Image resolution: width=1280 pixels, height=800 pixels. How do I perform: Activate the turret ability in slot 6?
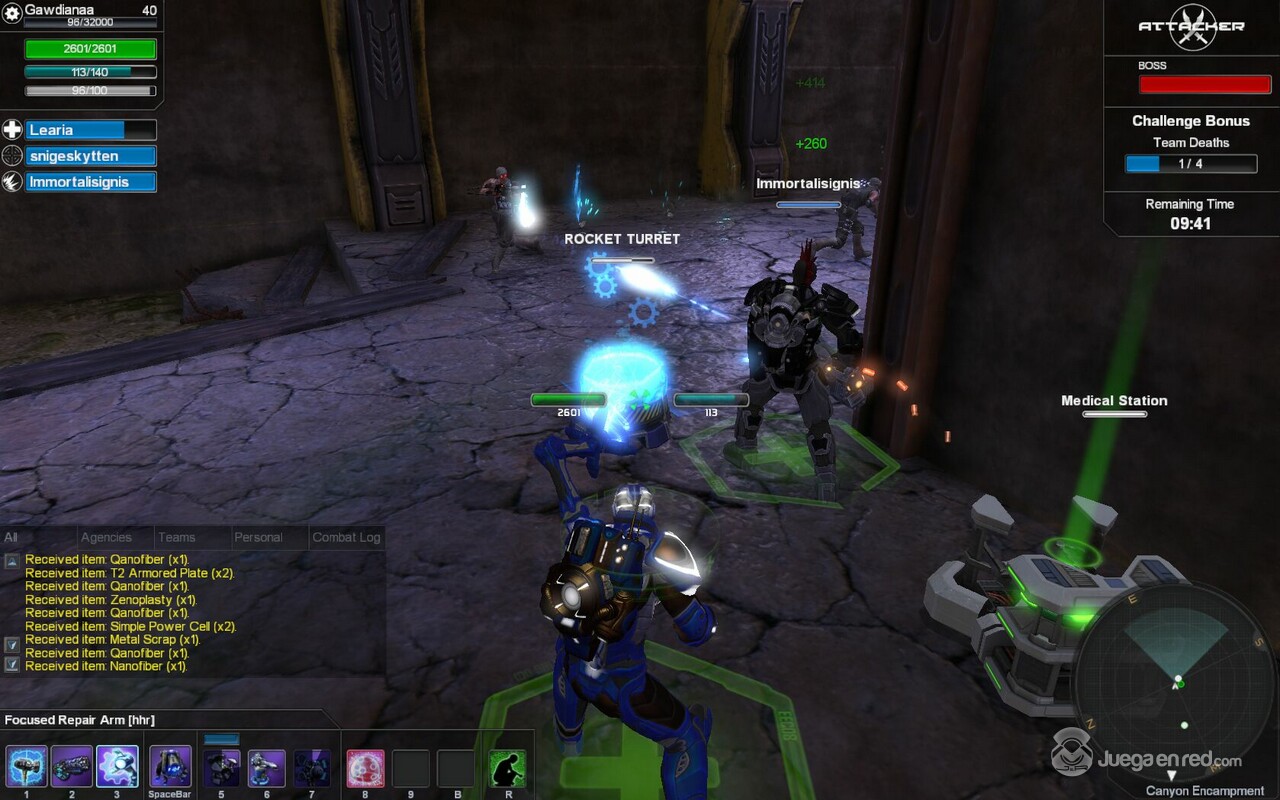point(266,768)
